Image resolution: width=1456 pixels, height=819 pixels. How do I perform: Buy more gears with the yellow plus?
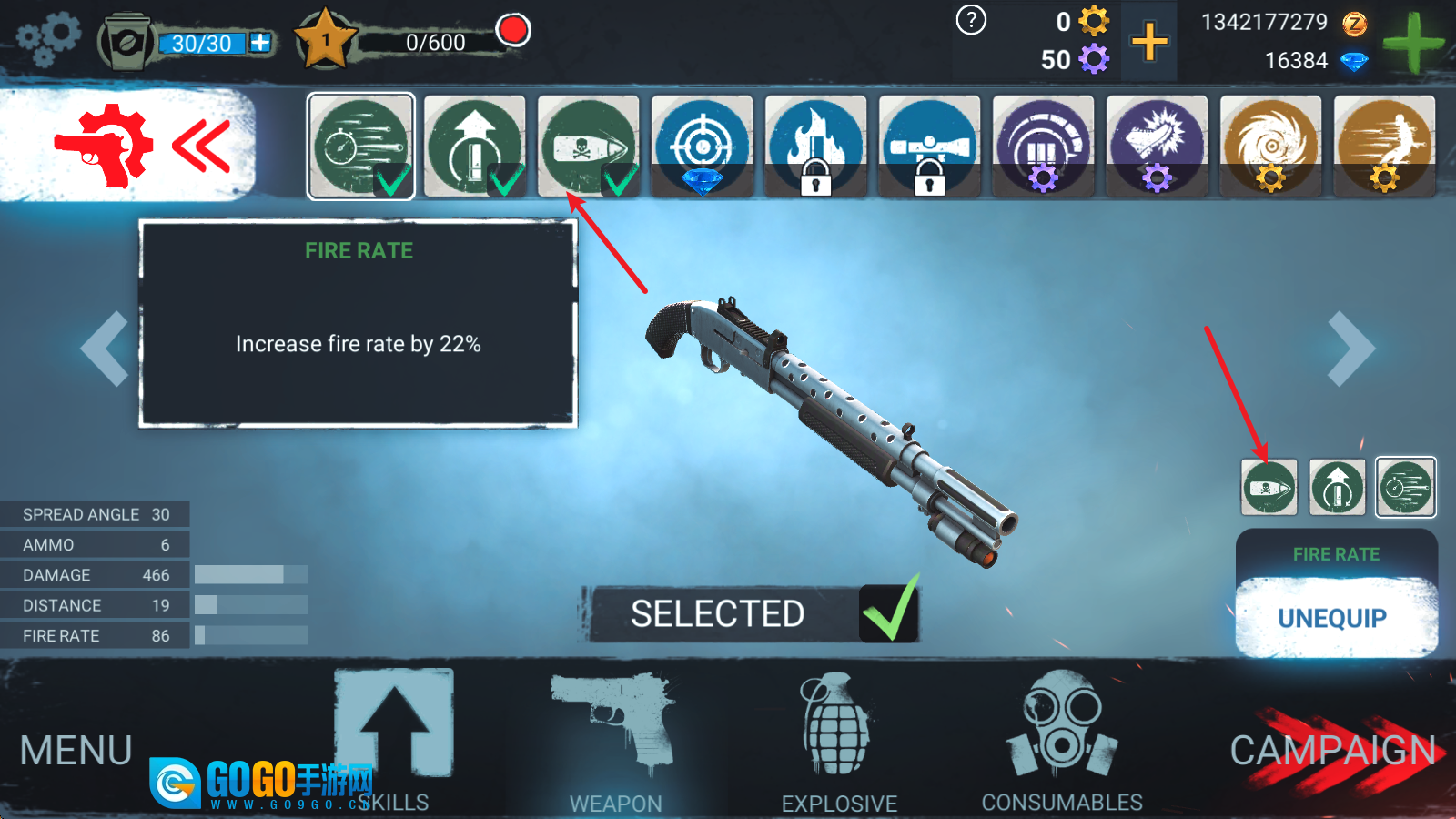pyautogui.click(x=1149, y=42)
